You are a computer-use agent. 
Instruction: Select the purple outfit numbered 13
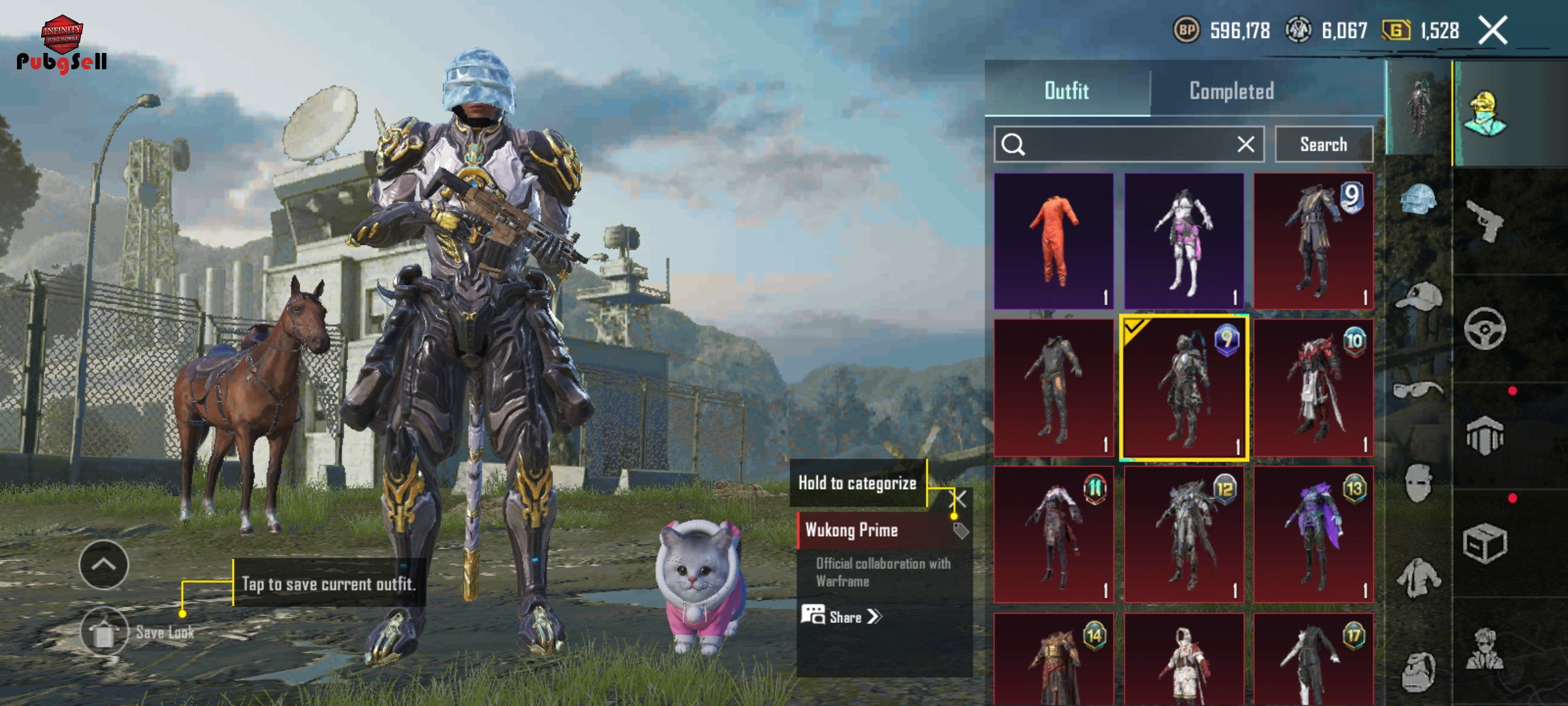click(1313, 534)
